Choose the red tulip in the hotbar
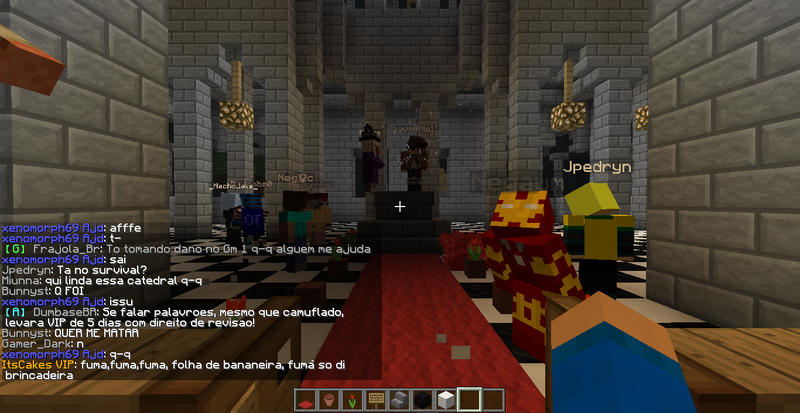The height and width of the screenshot is (413, 800). click(352, 402)
